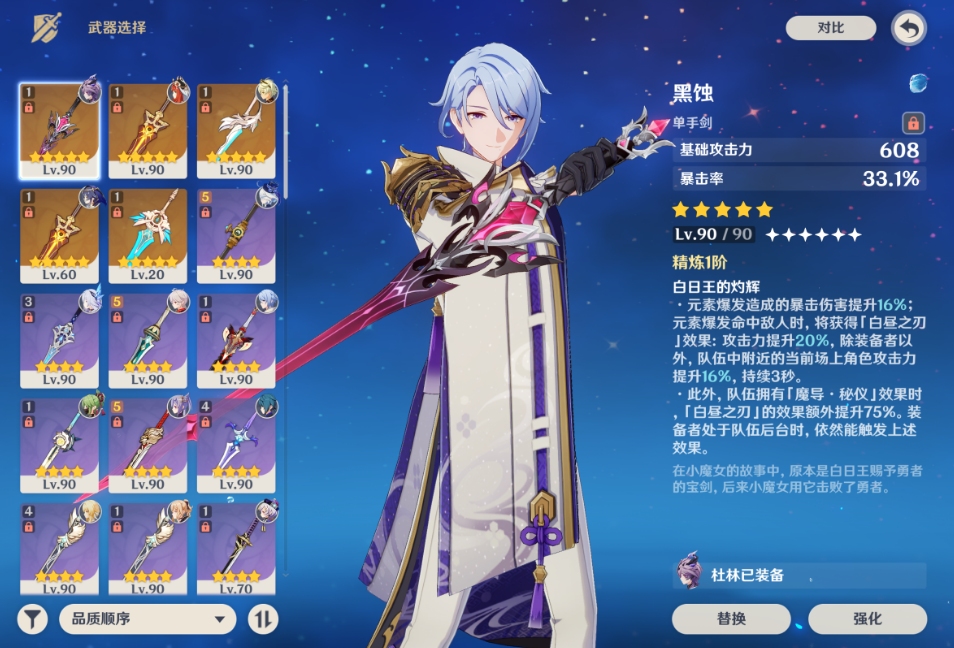Select the highlighted 黑蚀 sword slot
The width and height of the screenshot is (954, 648).
[60, 130]
